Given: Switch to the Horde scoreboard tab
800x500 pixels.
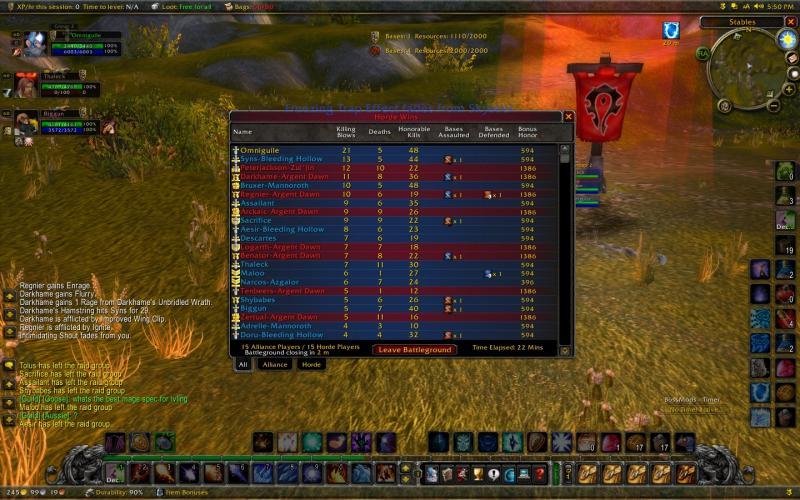Looking at the screenshot, I should coord(311,365).
